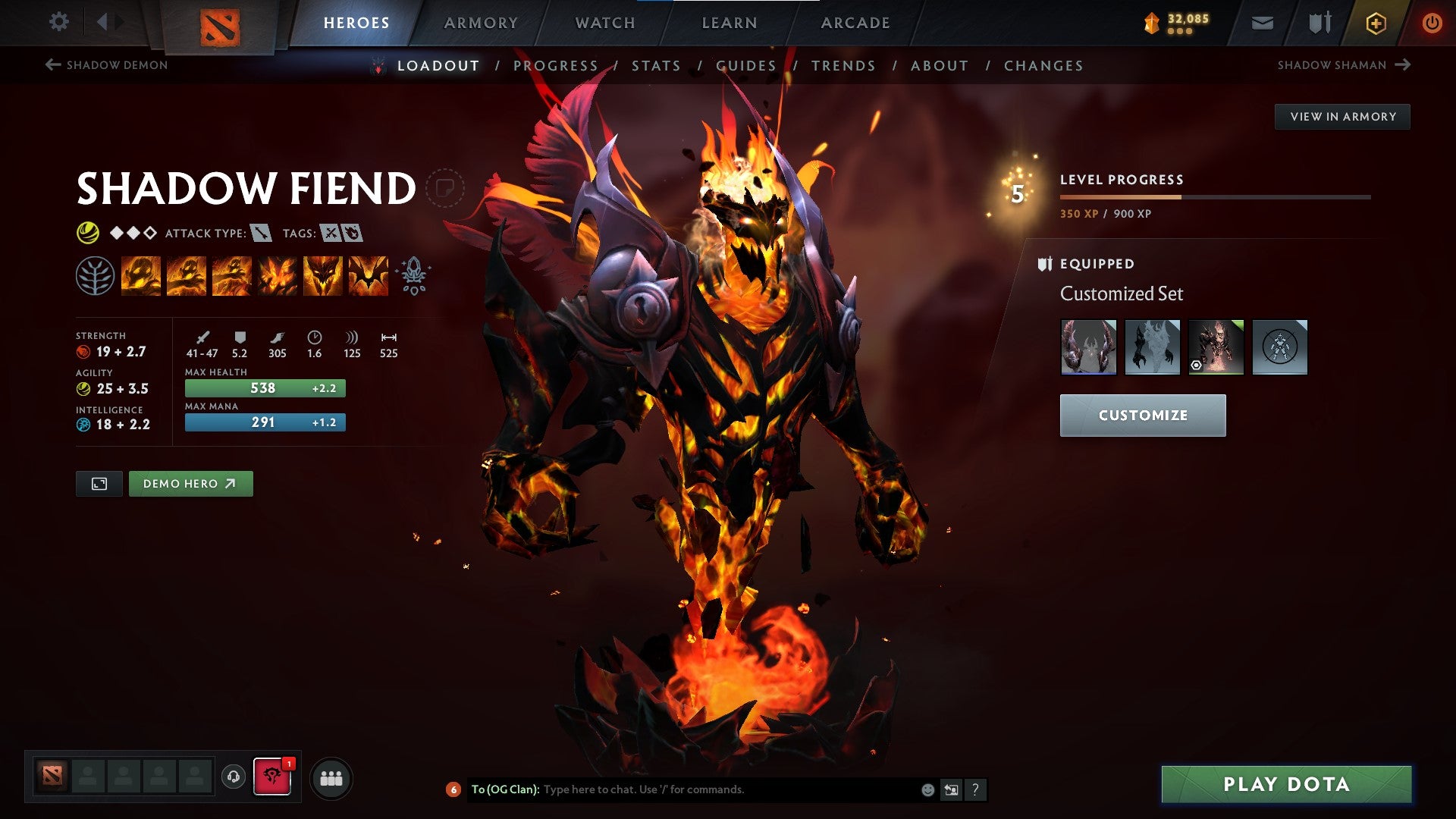Click the power/exit icon top right
Image resolution: width=1456 pixels, height=819 pixels.
click(1432, 23)
